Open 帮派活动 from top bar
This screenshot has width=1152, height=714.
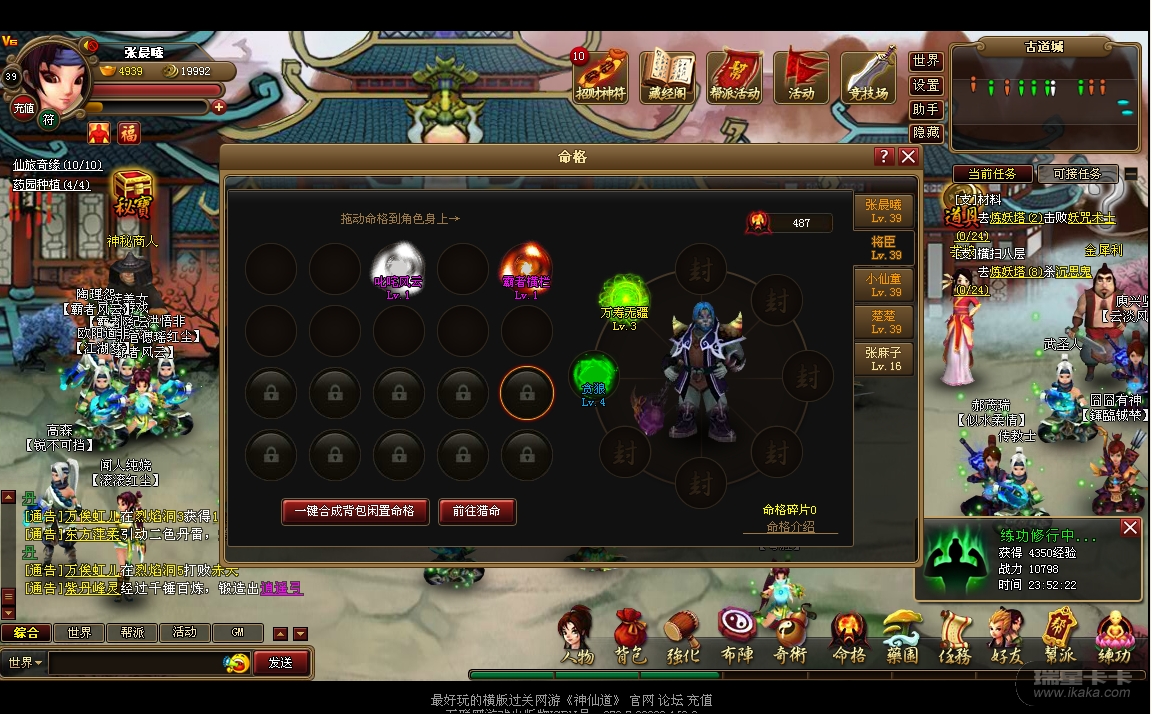(734, 75)
